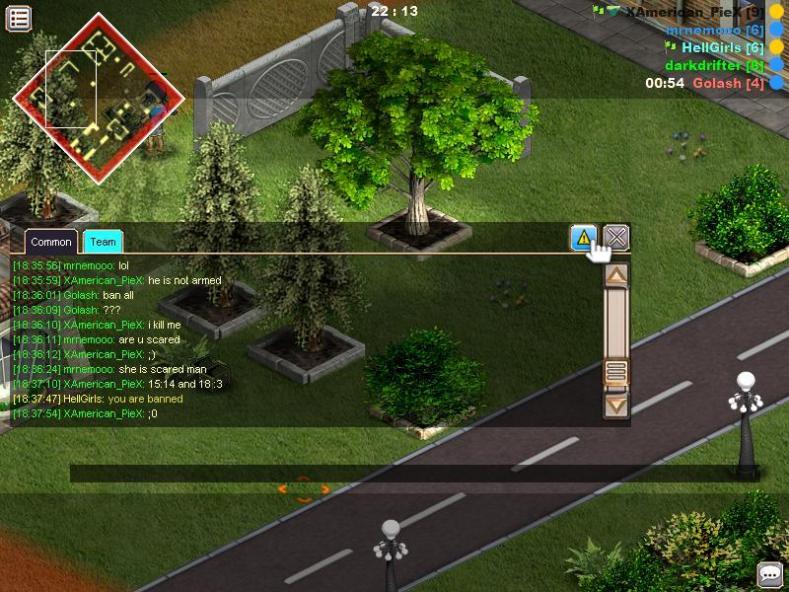Select XAmerican_PieX in the player list
Screen dimensions: 789x592
tap(686, 11)
